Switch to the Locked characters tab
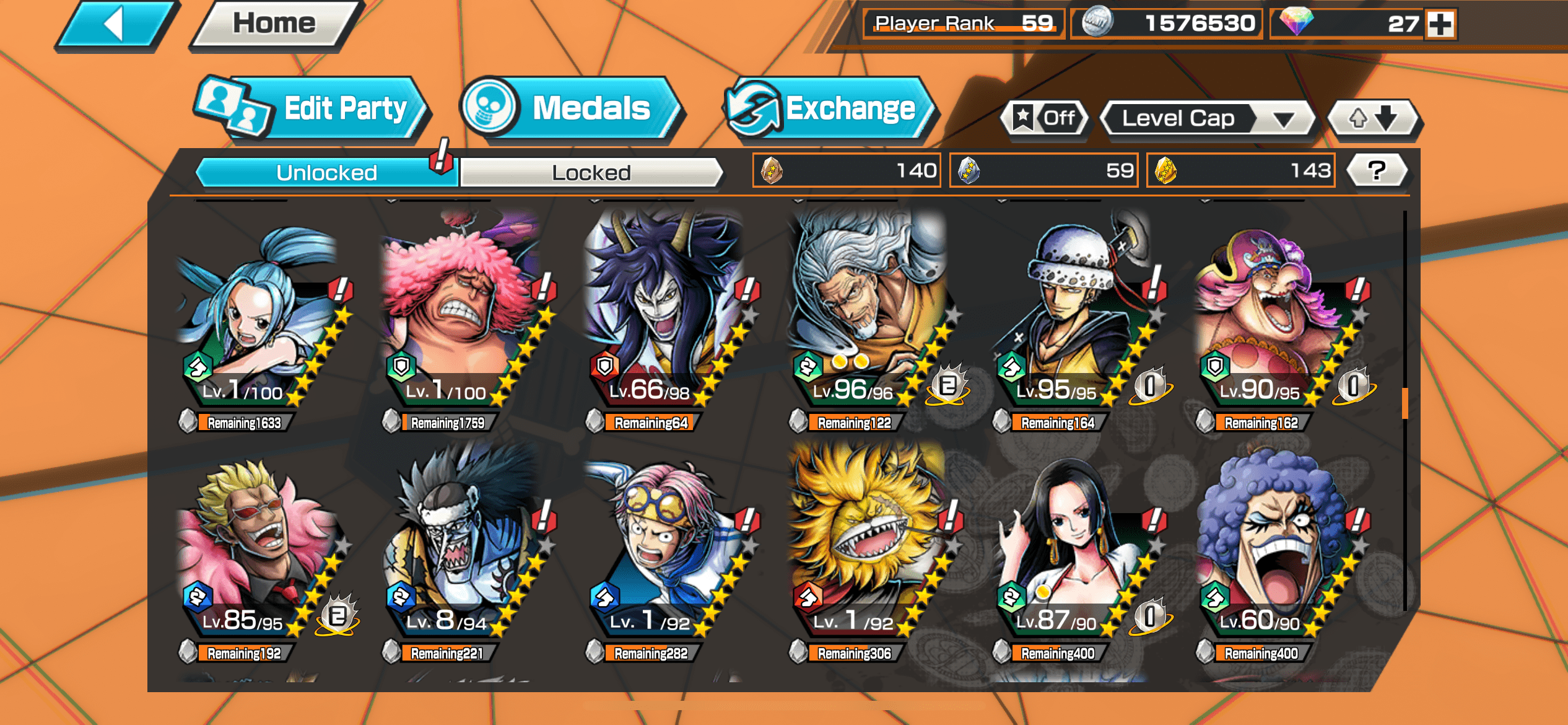Image resolution: width=1568 pixels, height=725 pixels. click(590, 172)
